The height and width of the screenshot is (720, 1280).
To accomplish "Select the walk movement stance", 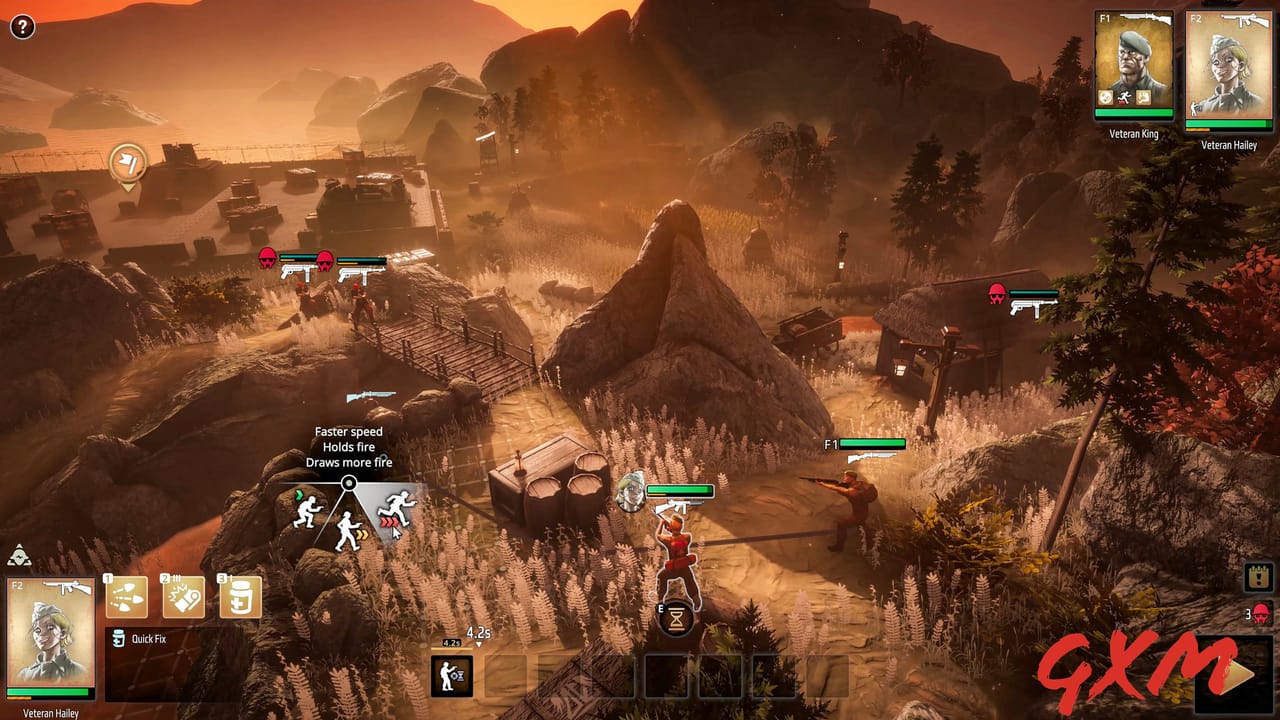I will point(347,530).
